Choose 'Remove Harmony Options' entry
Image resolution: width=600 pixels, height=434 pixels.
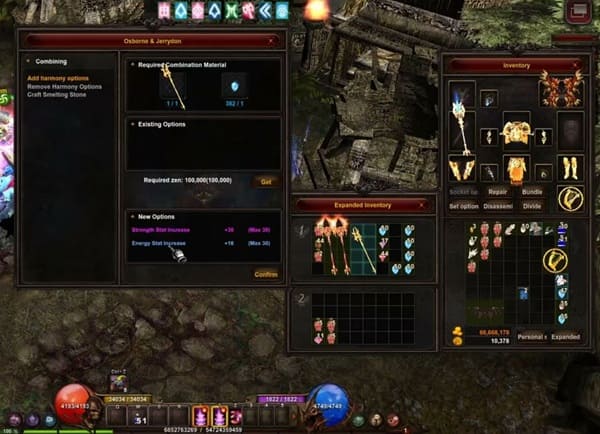(x=64, y=86)
